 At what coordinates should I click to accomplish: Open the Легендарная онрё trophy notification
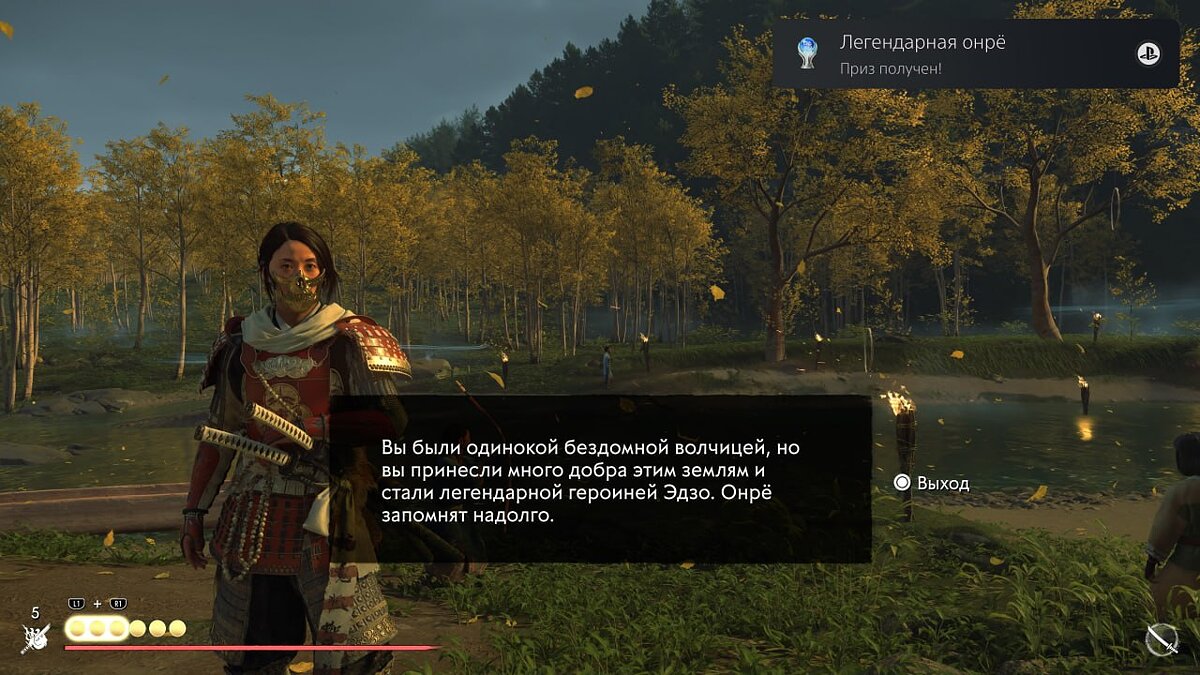pos(975,54)
